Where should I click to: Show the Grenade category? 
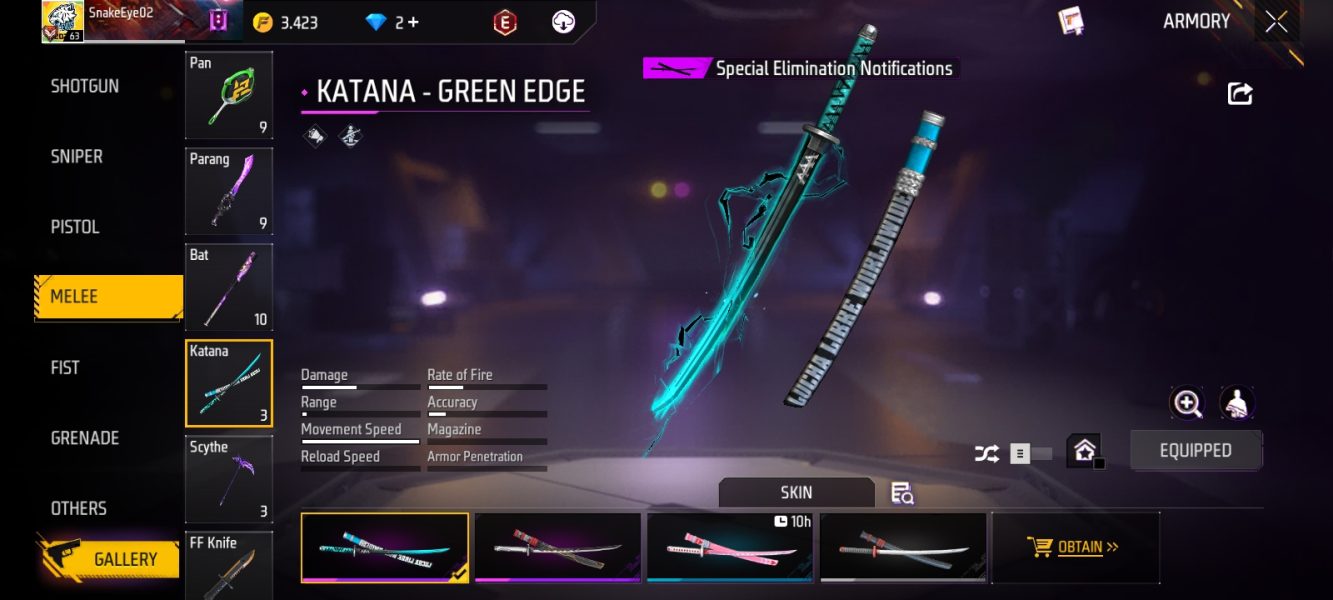point(85,438)
